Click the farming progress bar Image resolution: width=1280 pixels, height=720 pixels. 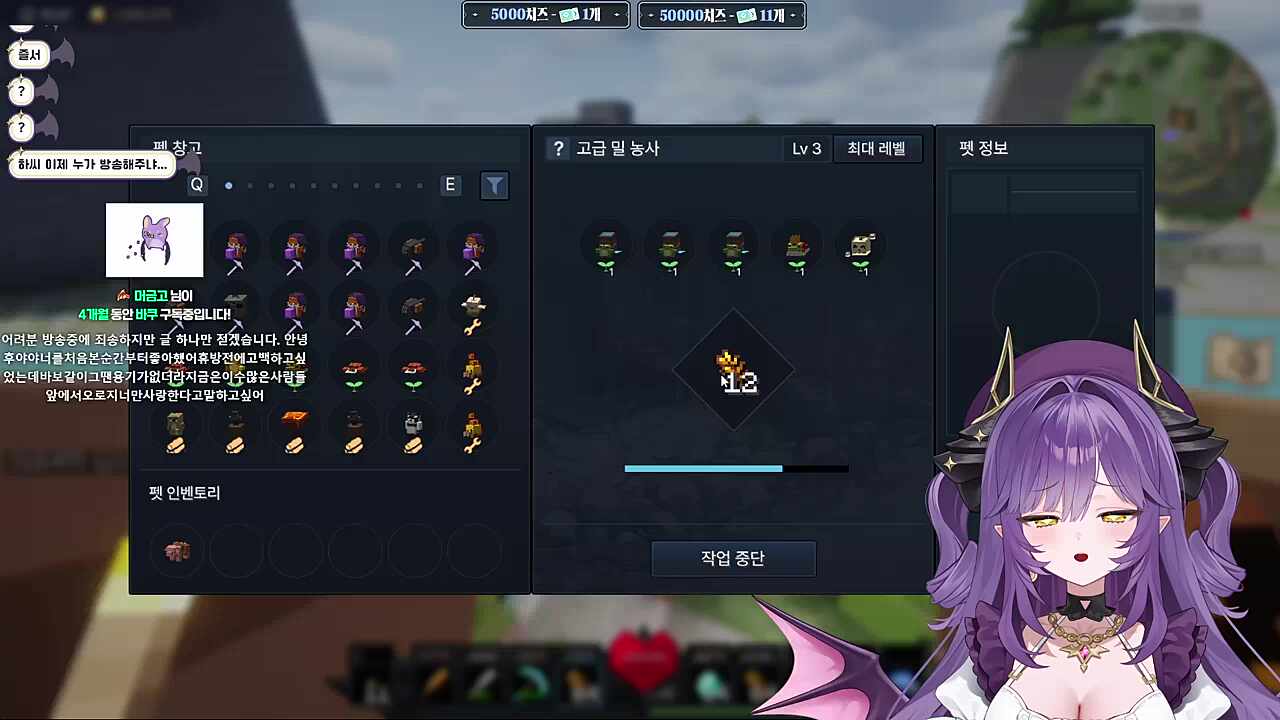[736, 468]
